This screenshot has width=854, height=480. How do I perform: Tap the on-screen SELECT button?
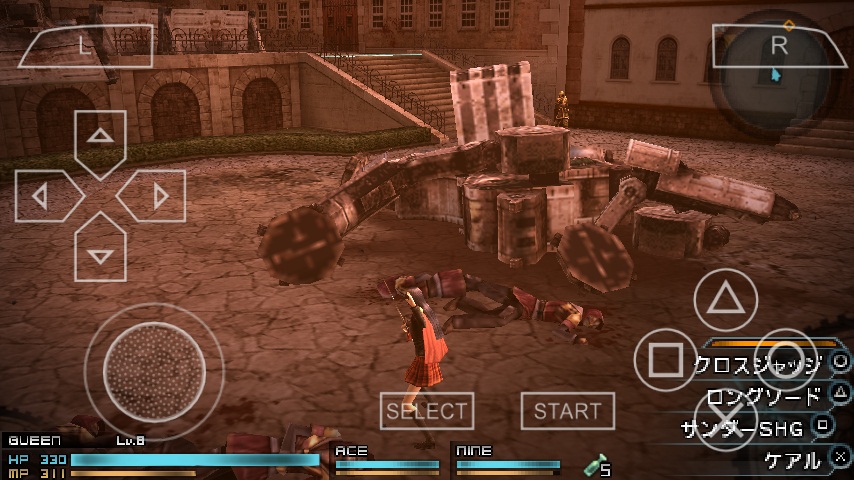pos(427,411)
